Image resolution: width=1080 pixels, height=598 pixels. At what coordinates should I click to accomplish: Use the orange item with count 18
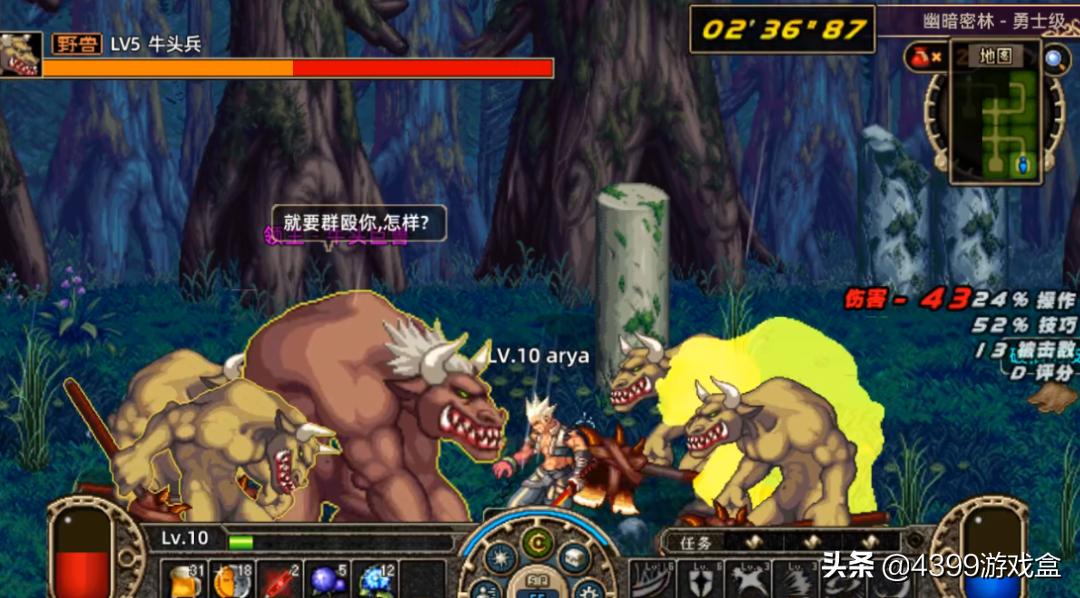(229, 580)
